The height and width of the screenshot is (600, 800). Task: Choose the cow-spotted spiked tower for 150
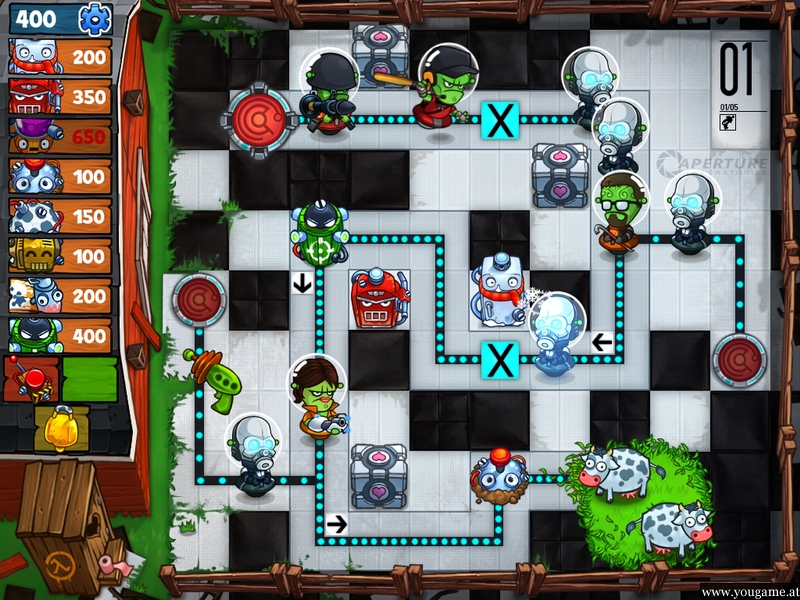(60, 217)
